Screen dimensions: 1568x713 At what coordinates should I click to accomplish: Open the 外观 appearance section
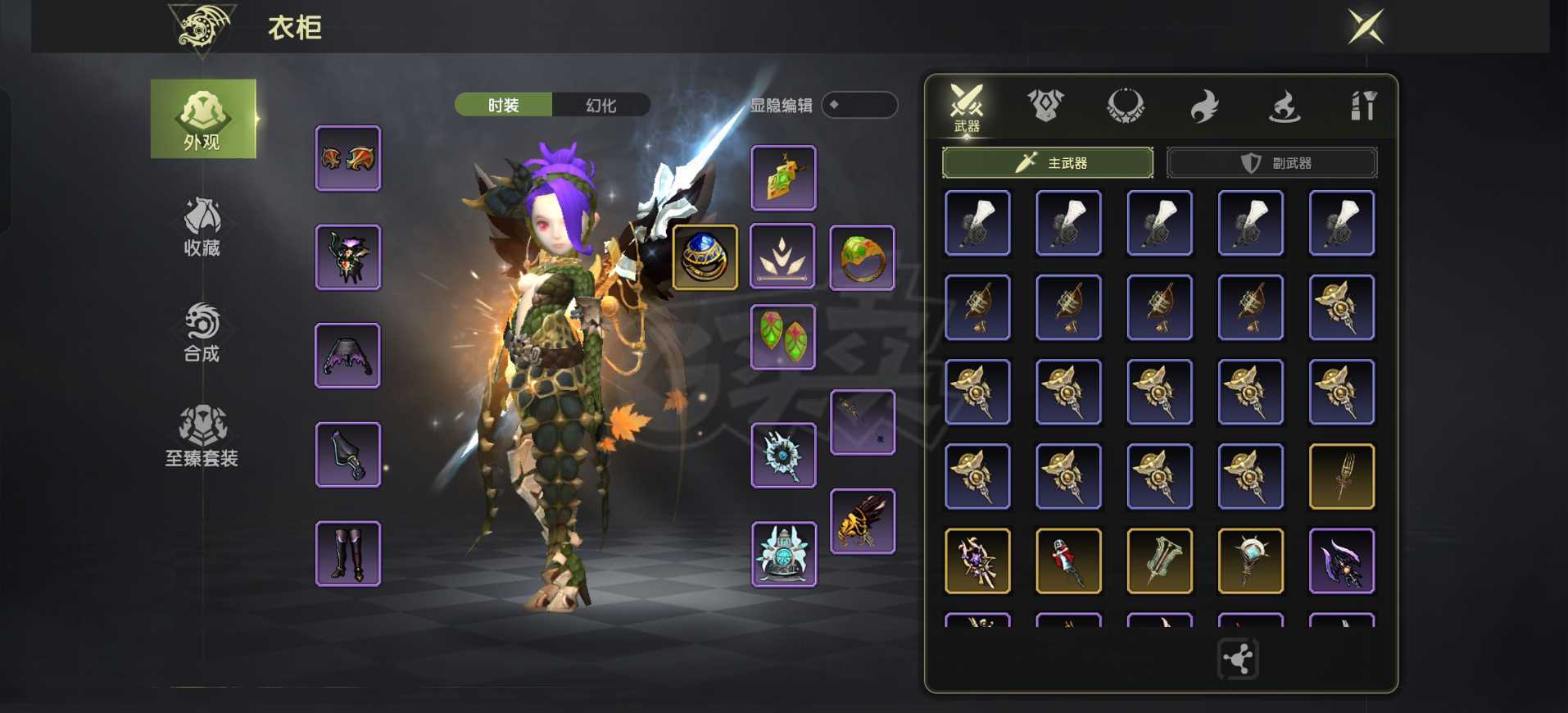coord(202,119)
